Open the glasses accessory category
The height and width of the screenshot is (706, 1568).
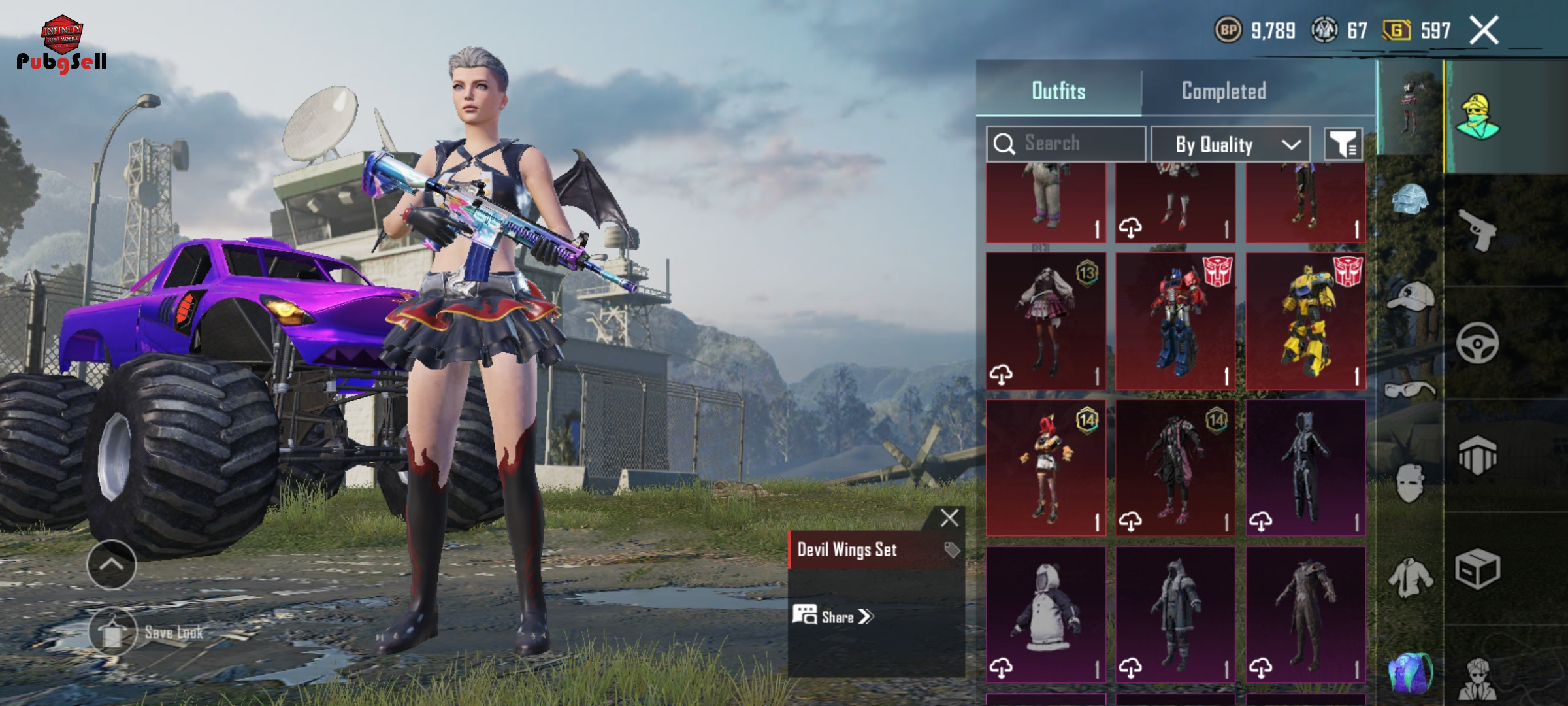[1409, 390]
